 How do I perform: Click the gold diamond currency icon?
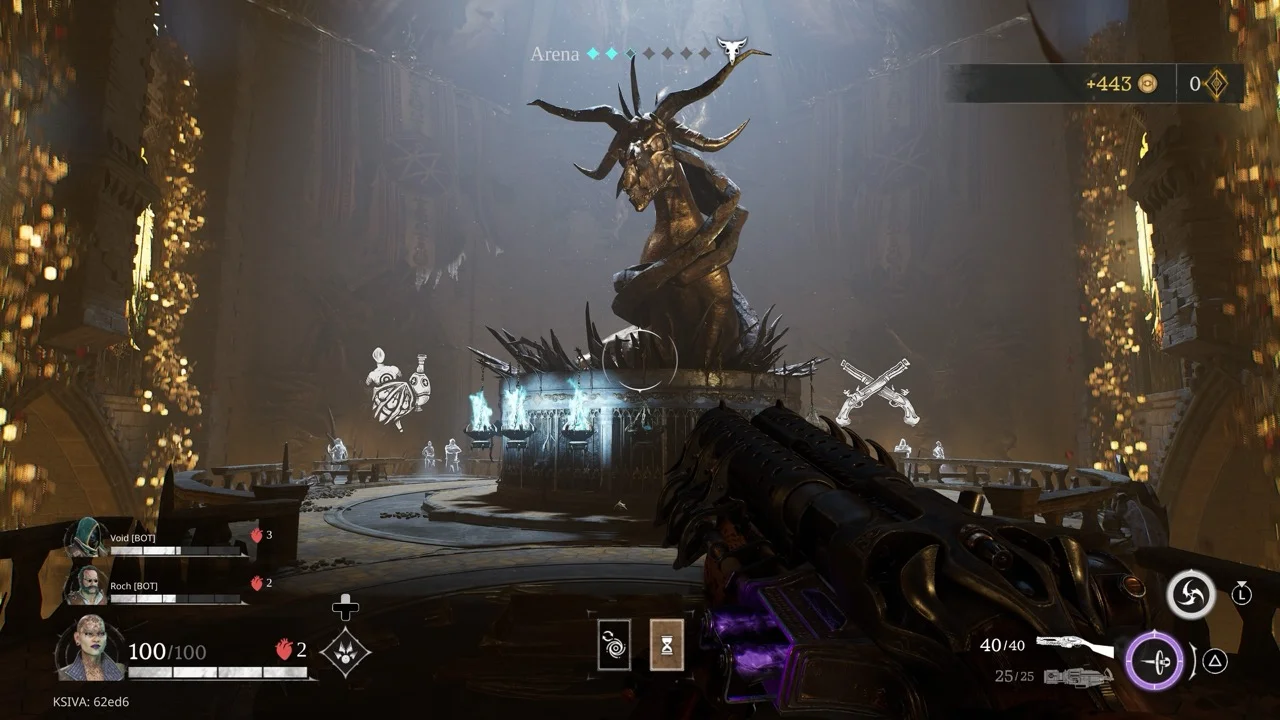(1217, 84)
